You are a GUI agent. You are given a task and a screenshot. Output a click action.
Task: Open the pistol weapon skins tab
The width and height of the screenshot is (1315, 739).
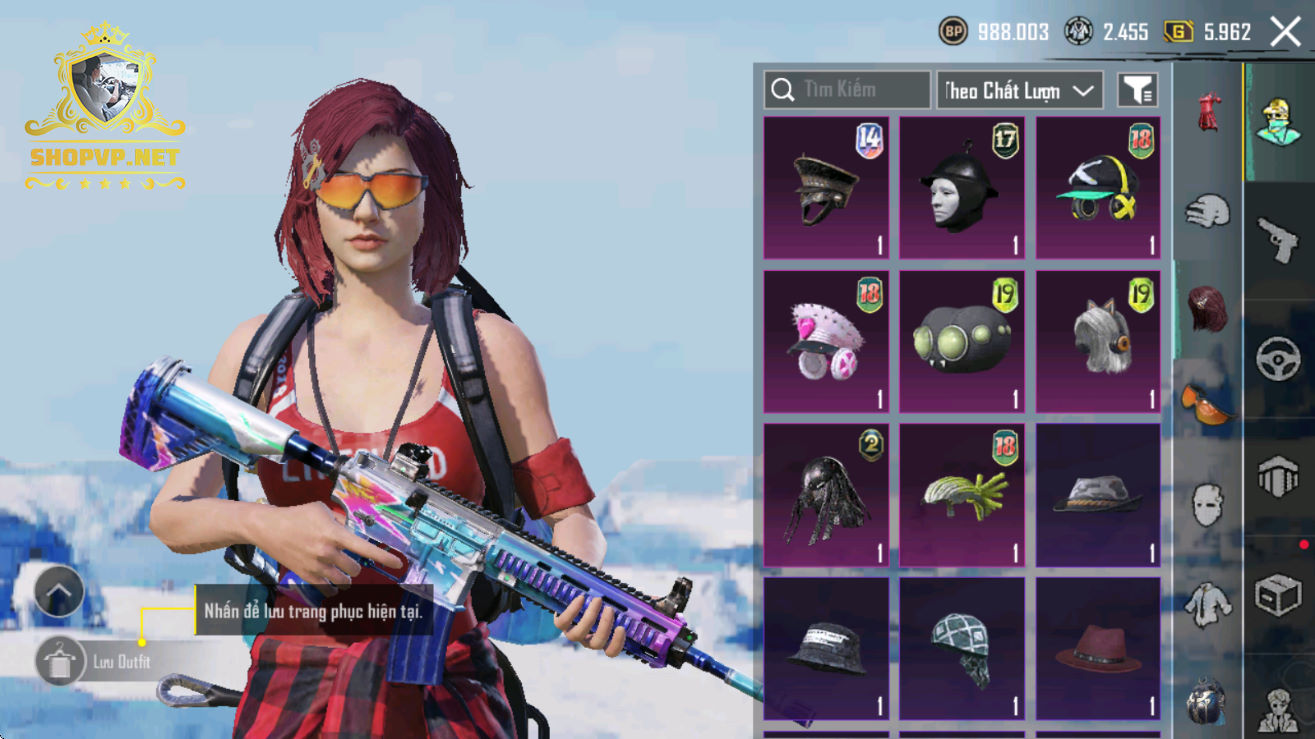tap(1278, 238)
